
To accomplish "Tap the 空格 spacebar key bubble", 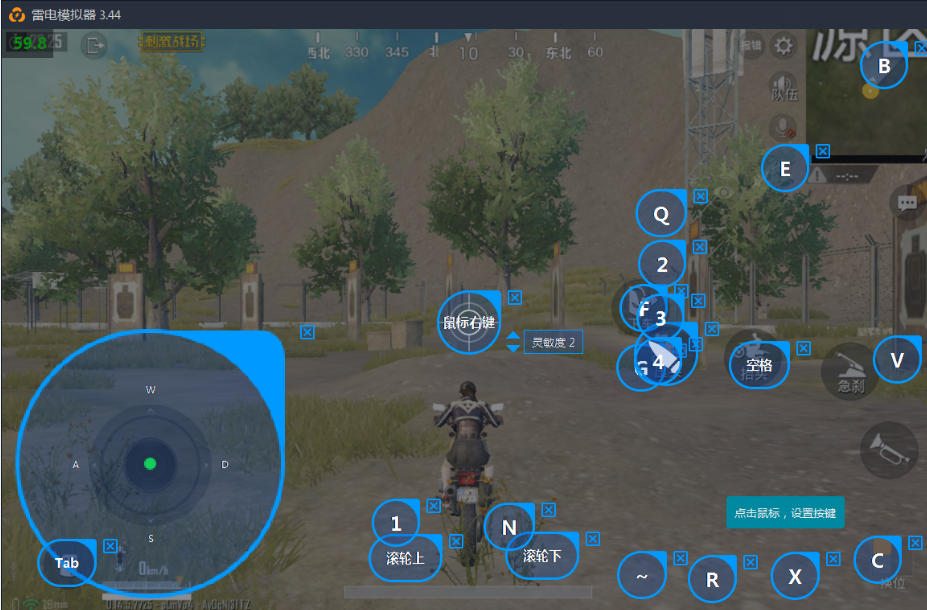I will click(759, 365).
